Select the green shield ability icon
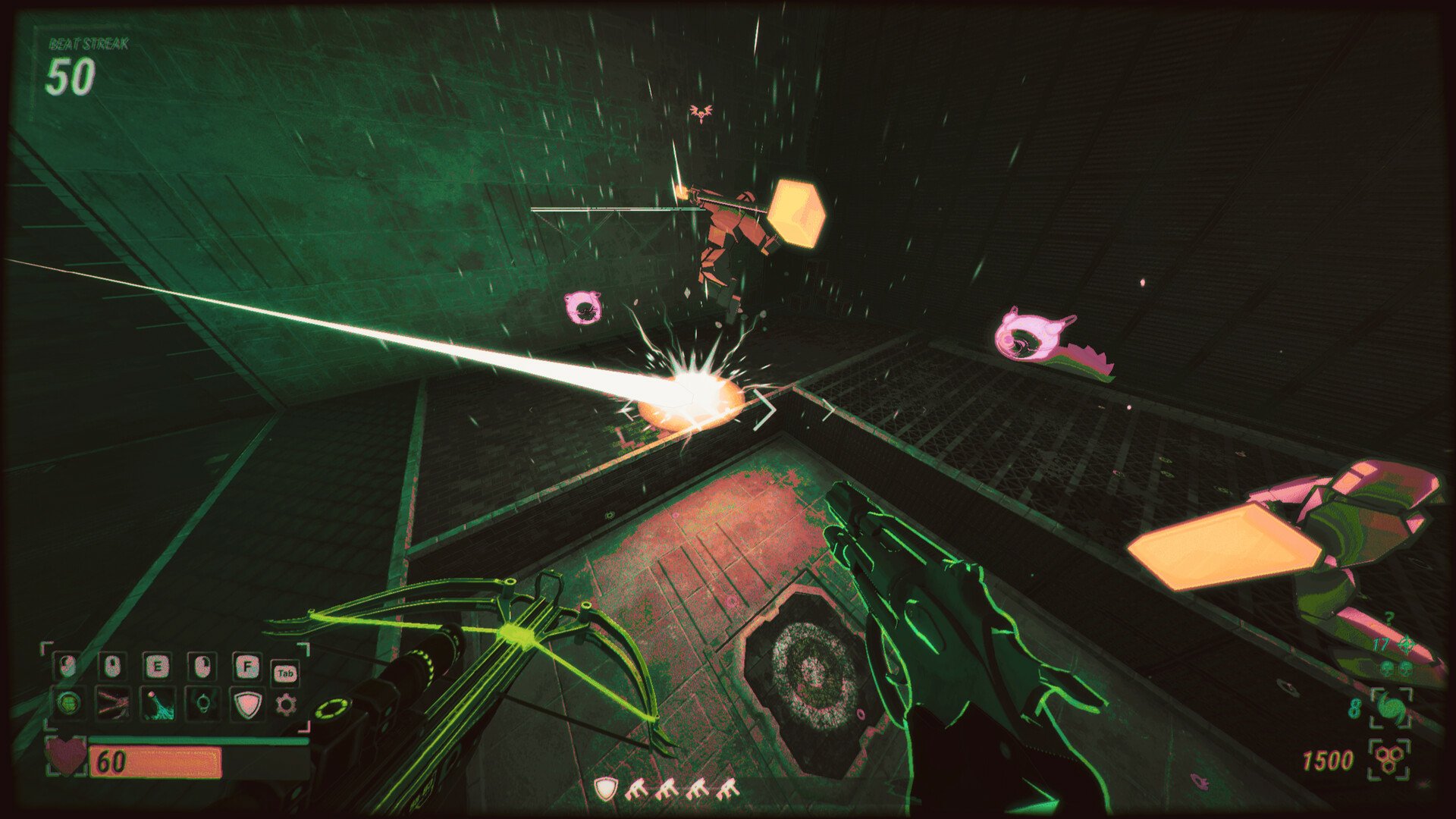The height and width of the screenshot is (819, 1456). click(249, 704)
